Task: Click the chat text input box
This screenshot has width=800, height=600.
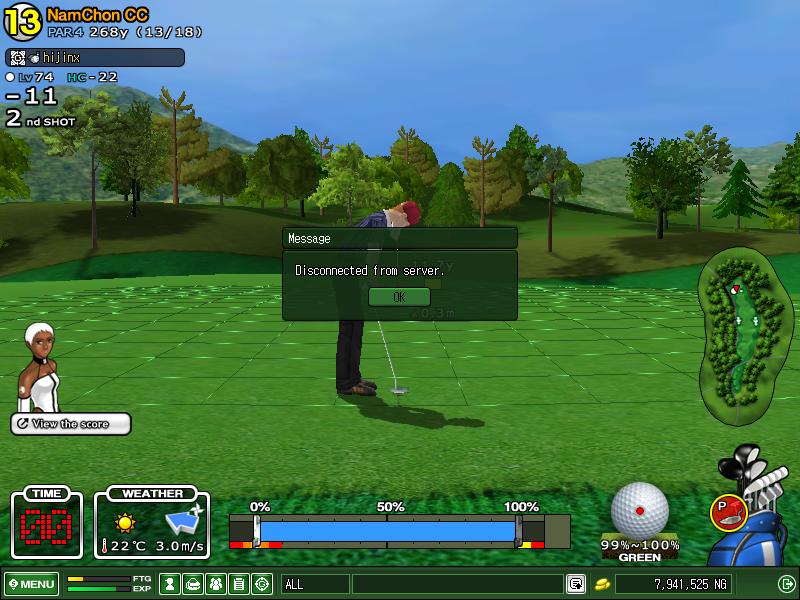Action: pos(458,584)
